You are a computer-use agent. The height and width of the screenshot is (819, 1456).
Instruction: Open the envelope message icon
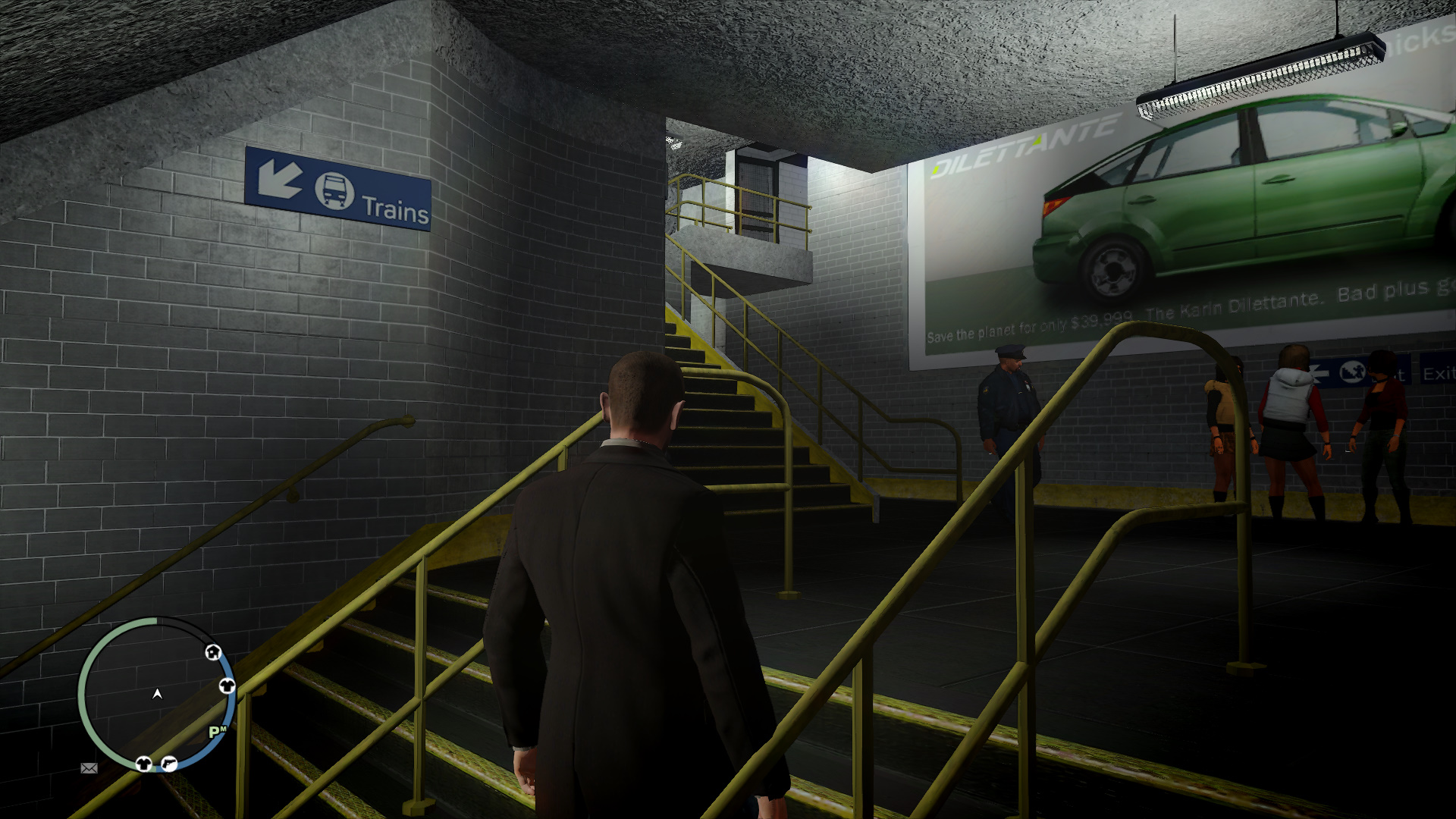[x=89, y=768]
